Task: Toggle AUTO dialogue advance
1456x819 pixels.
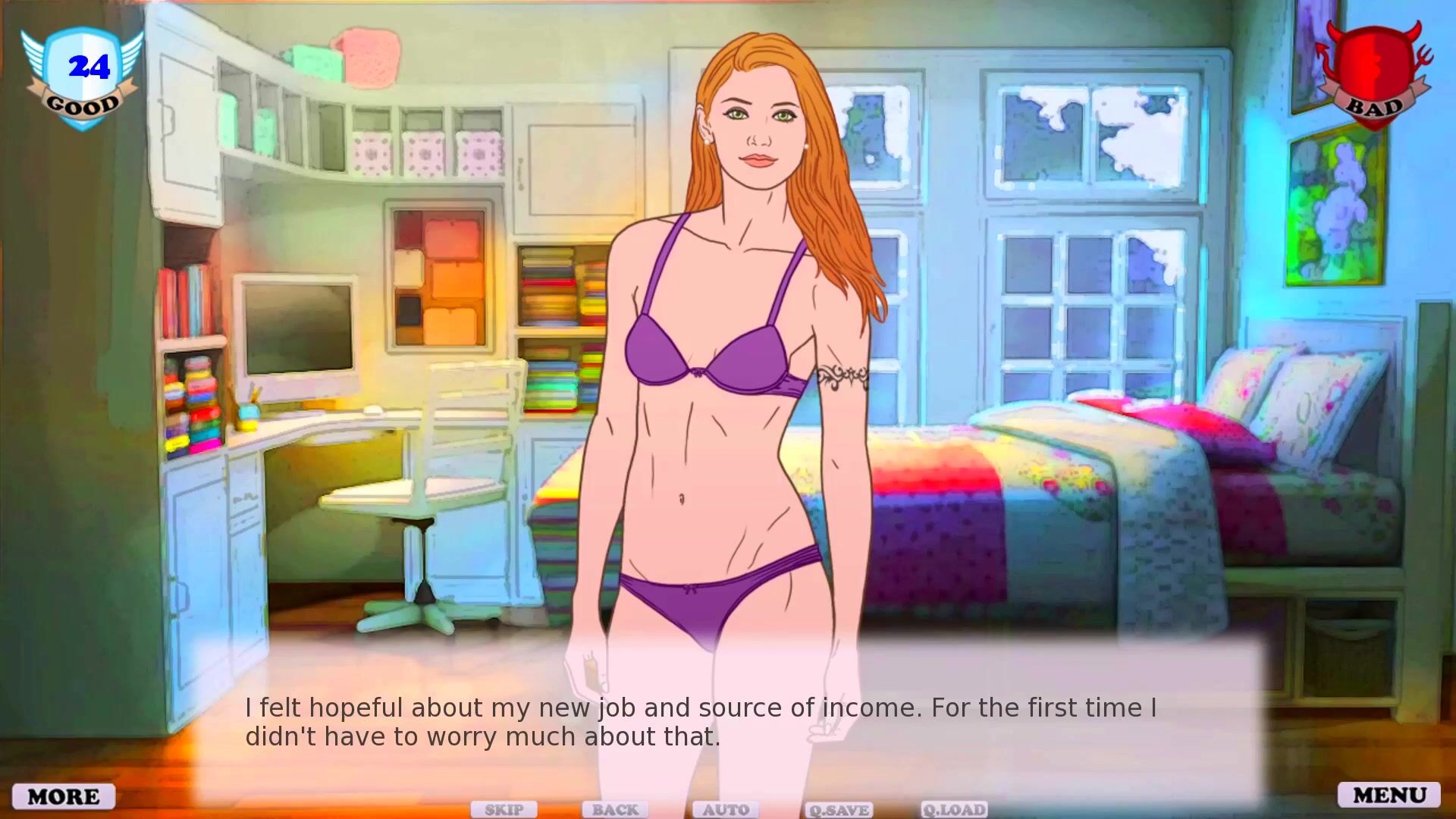Action: pos(726,810)
